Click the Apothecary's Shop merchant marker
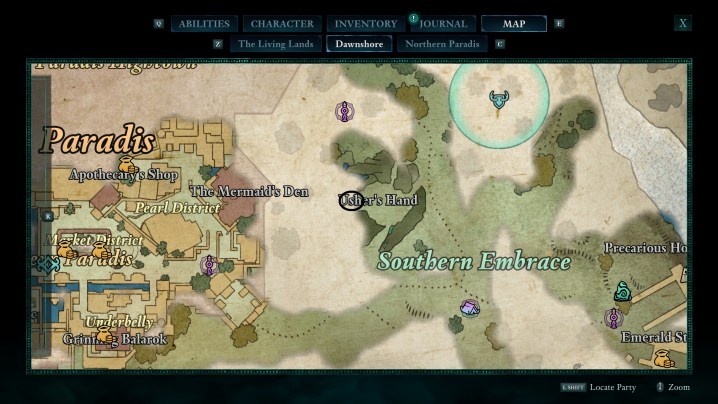This screenshot has height=404, width=718. pyautogui.click(x=127, y=164)
